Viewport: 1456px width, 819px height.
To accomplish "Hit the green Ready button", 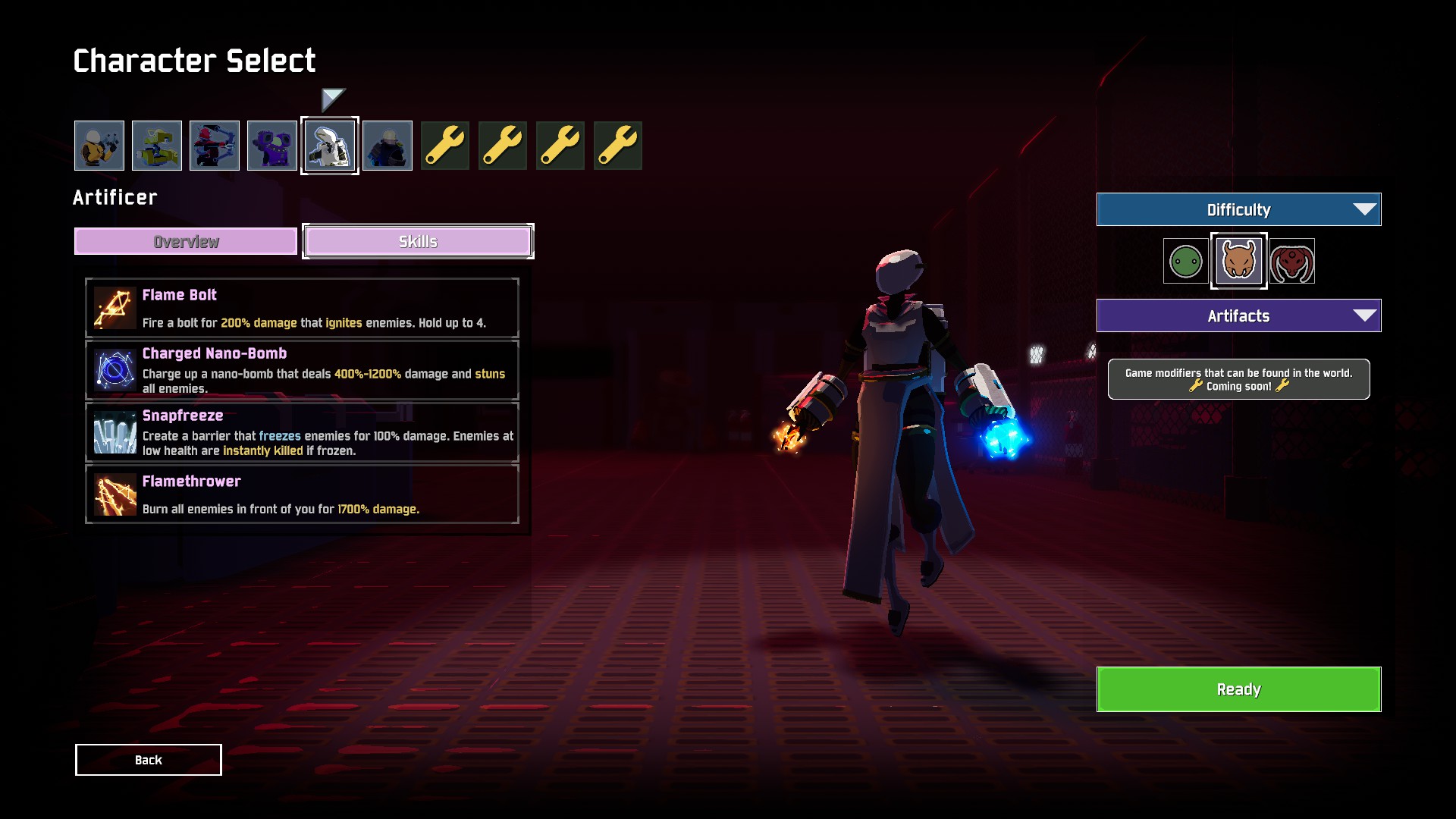I will tap(1238, 689).
